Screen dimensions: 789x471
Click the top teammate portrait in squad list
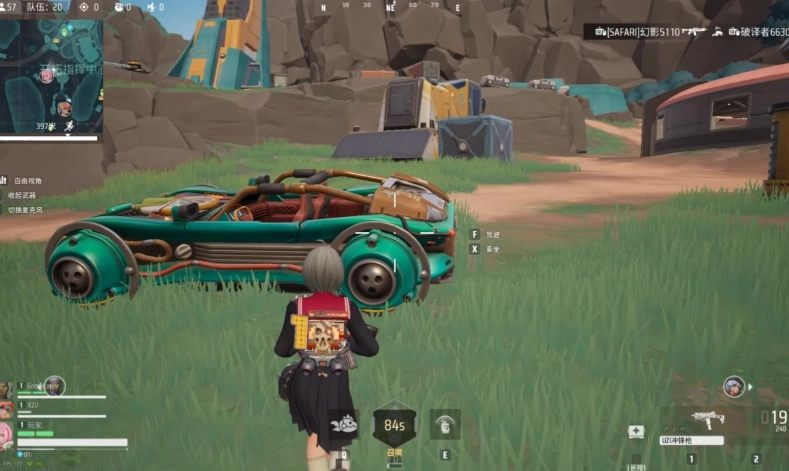click(6, 388)
